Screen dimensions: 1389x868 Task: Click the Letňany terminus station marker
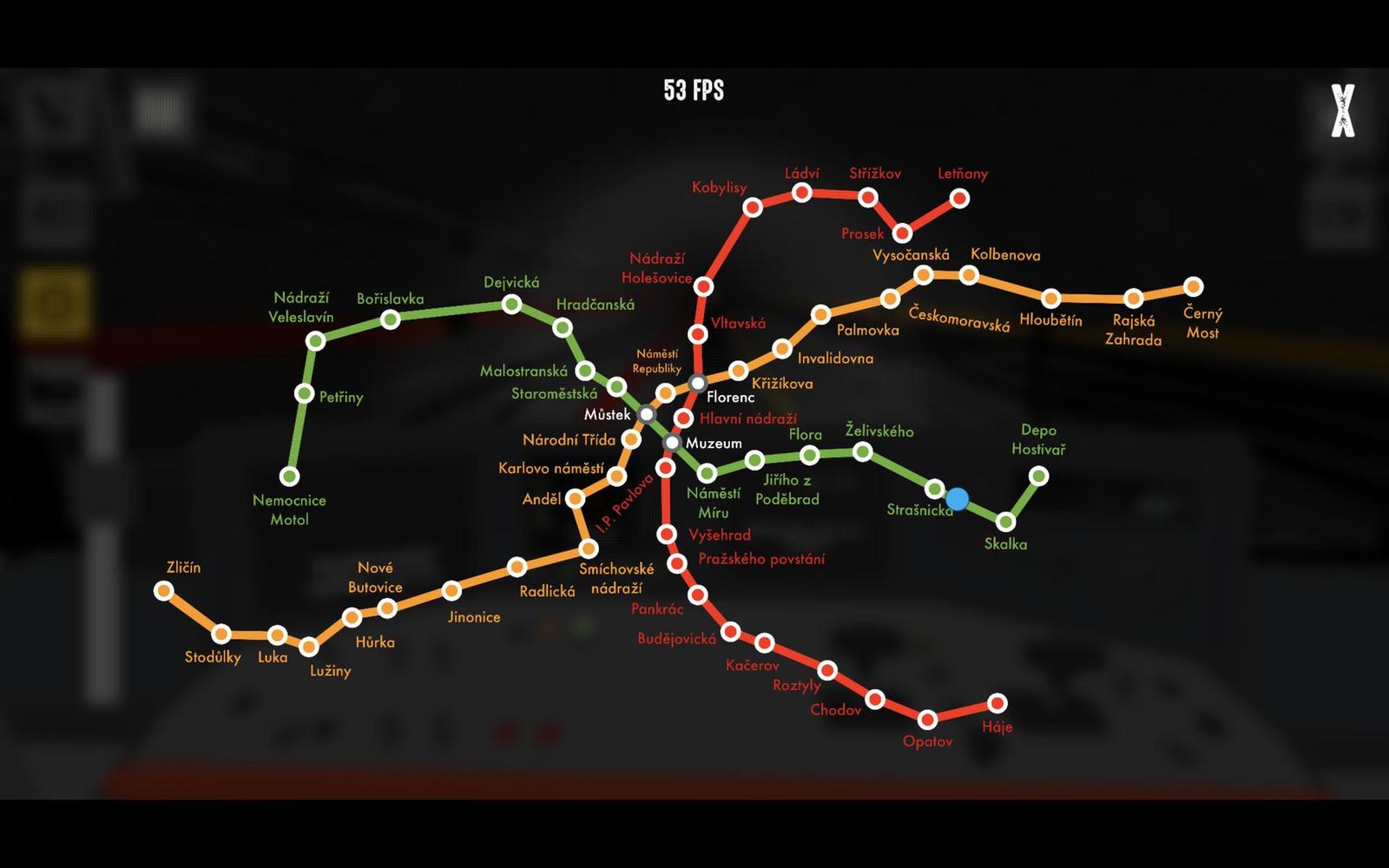click(958, 200)
